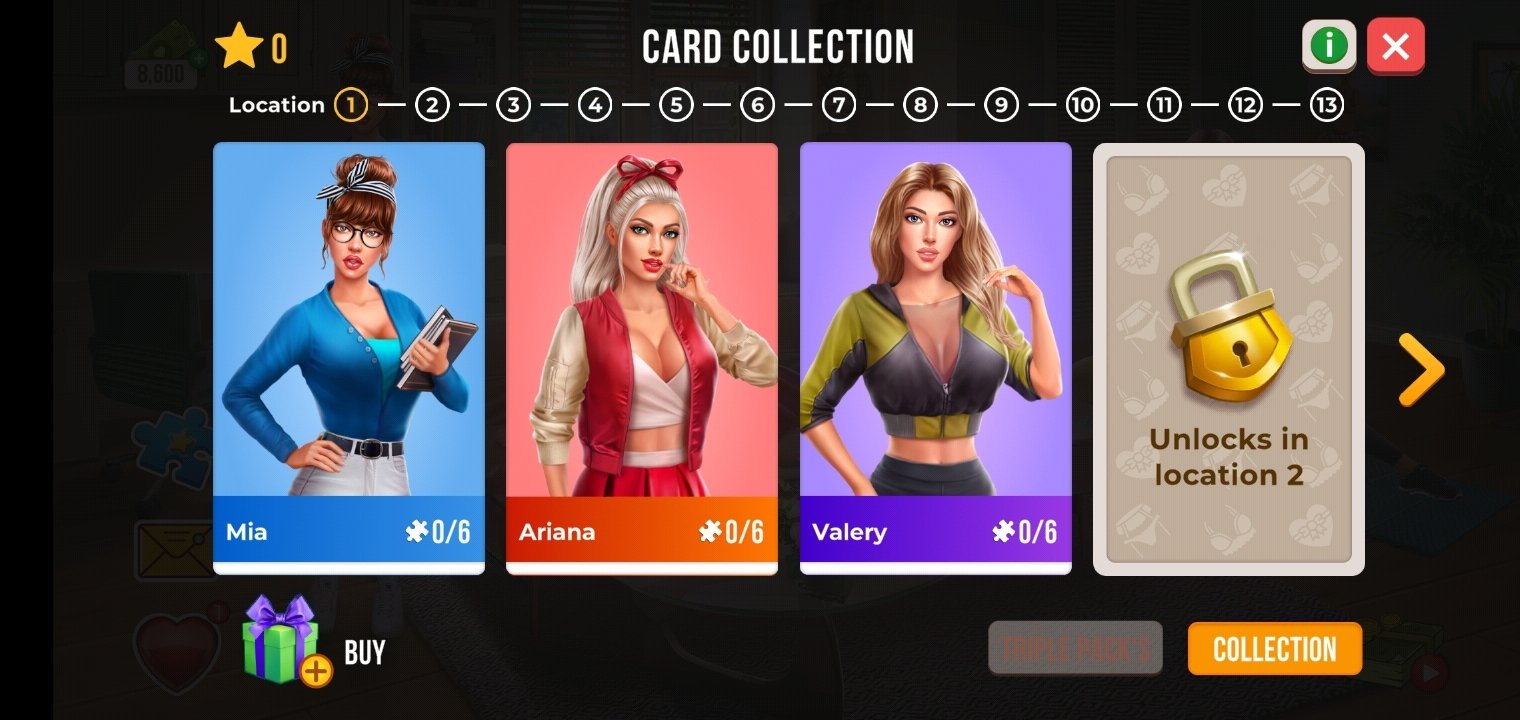The image size is (1520, 720).
Task: Click the greyed-out Triple Packs button
Action: click(x=1075, y=649)
